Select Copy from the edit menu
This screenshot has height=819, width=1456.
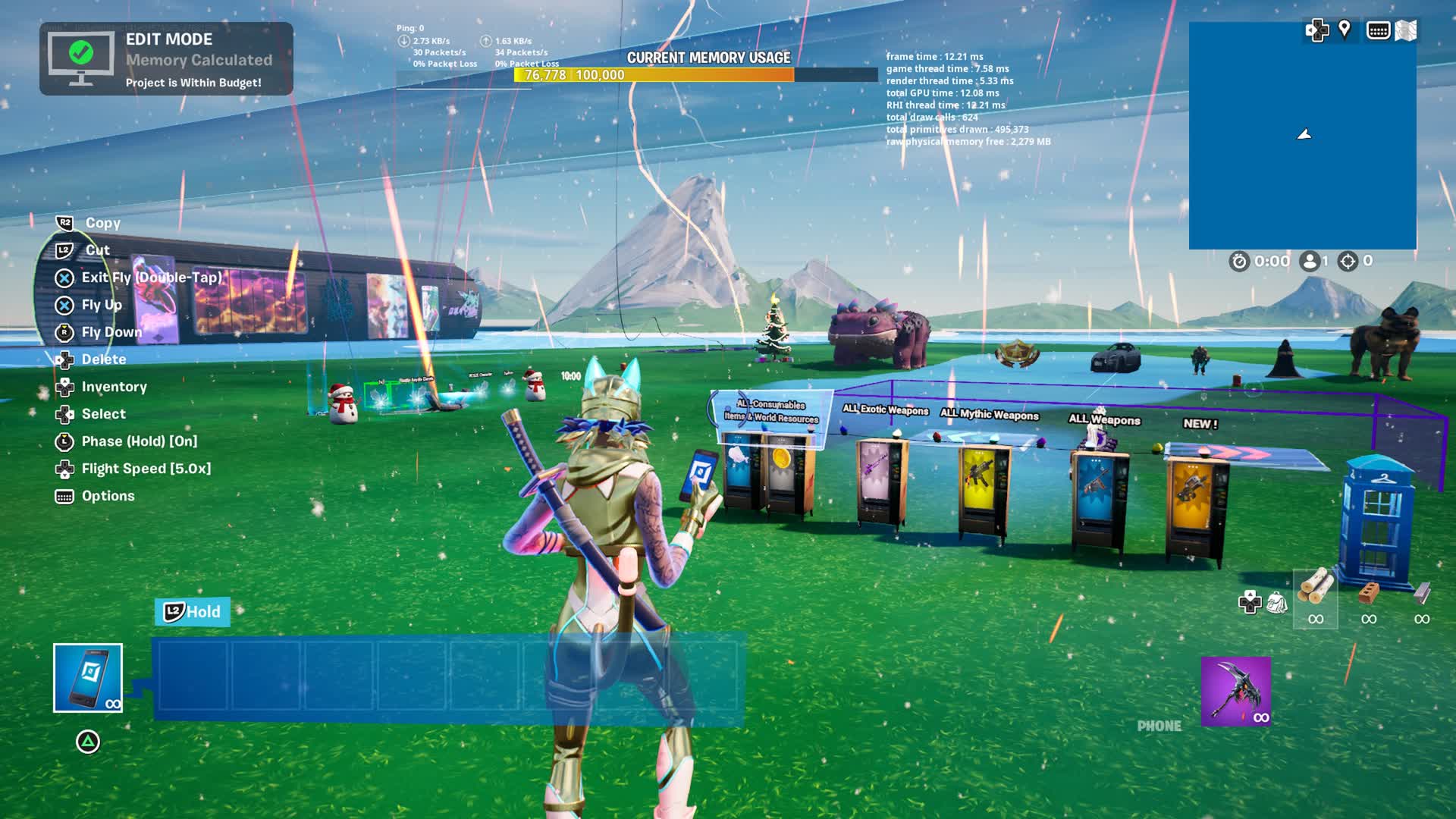coord(102,223)
